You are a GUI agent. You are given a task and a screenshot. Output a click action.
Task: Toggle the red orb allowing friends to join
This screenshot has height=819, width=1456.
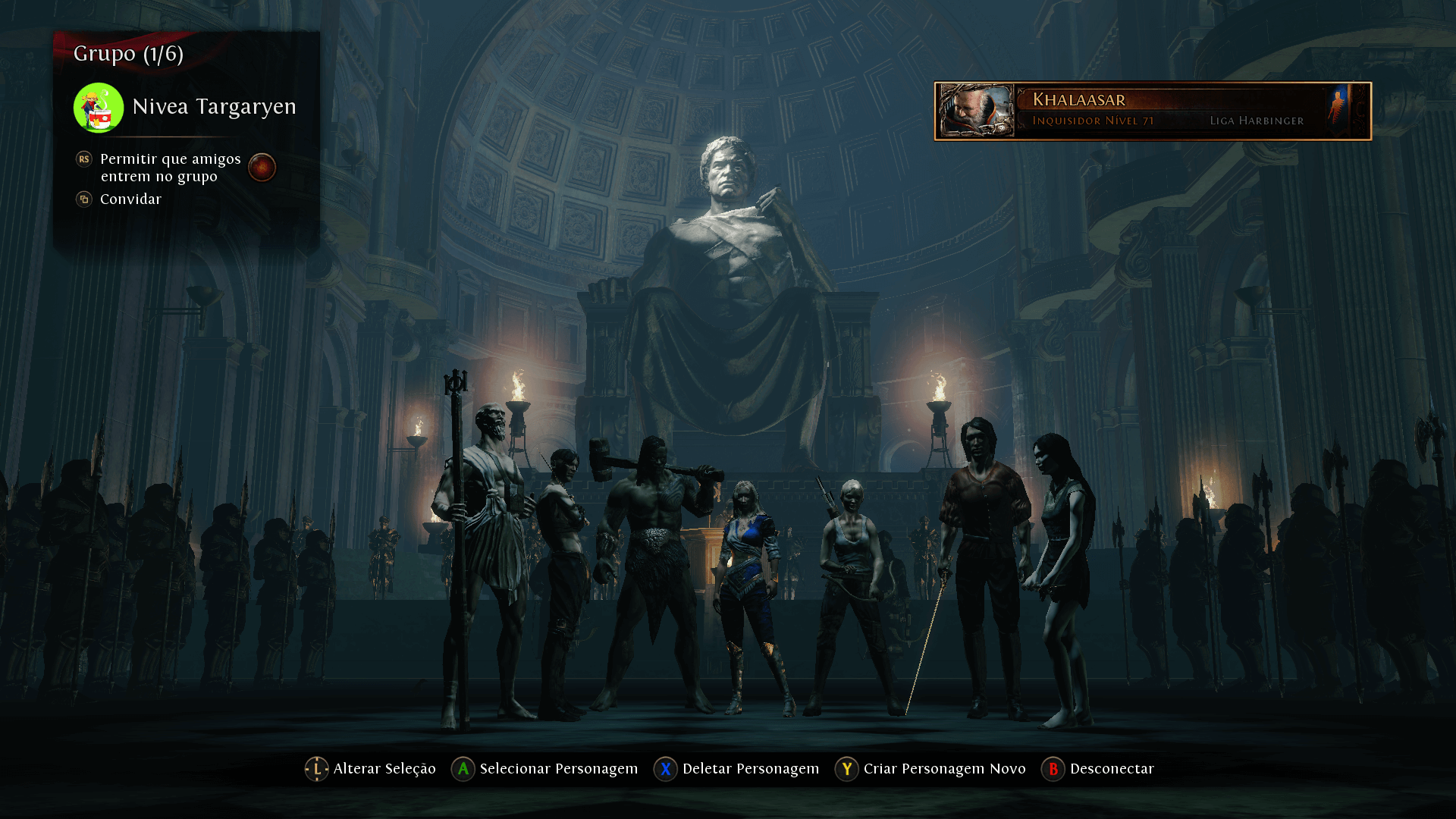[x=262, y=168]
